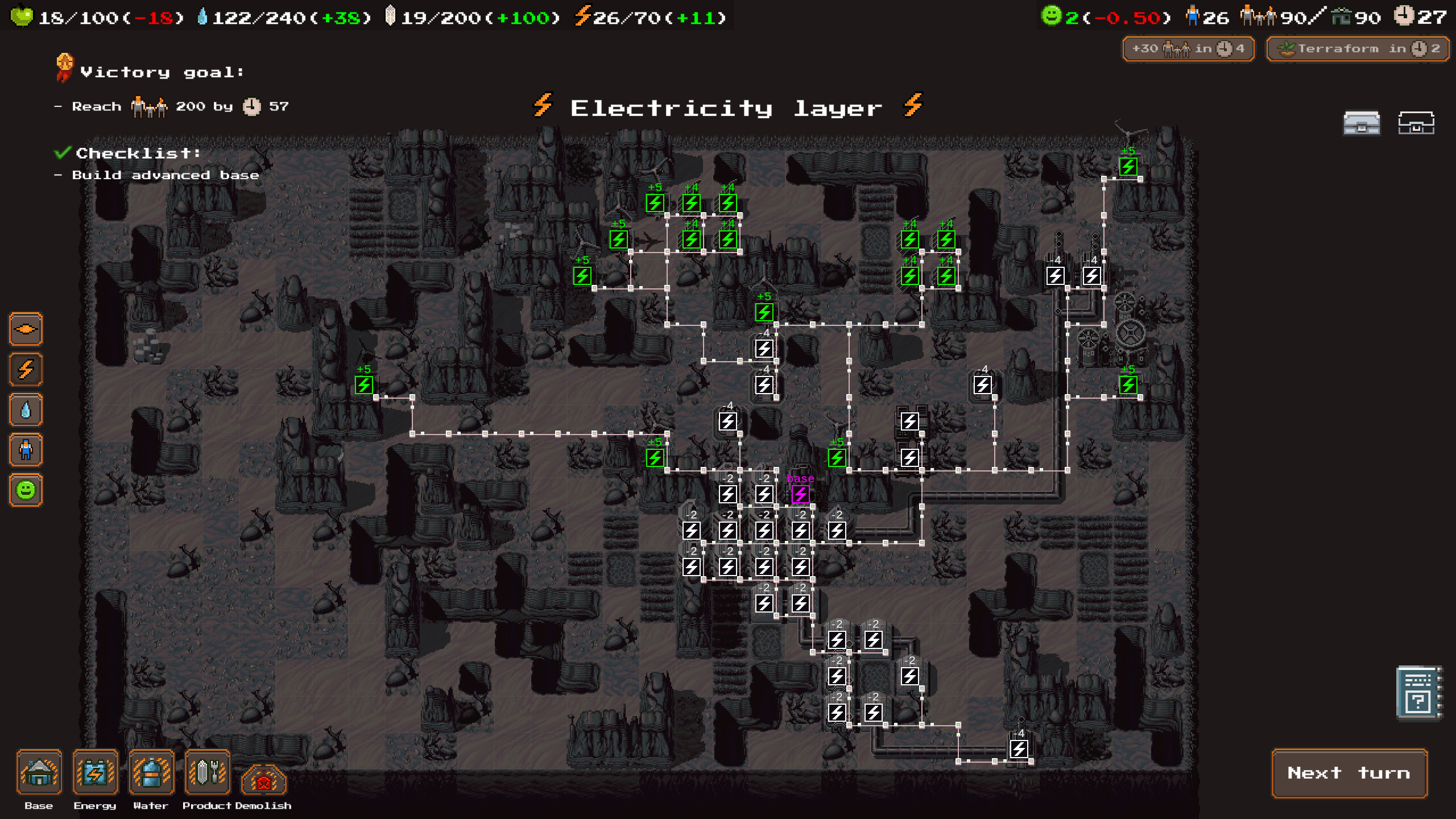Viewport: 1456px width, 819px height.
Task: Open the +30 population countdown panel
Action: coord(1188,48)
